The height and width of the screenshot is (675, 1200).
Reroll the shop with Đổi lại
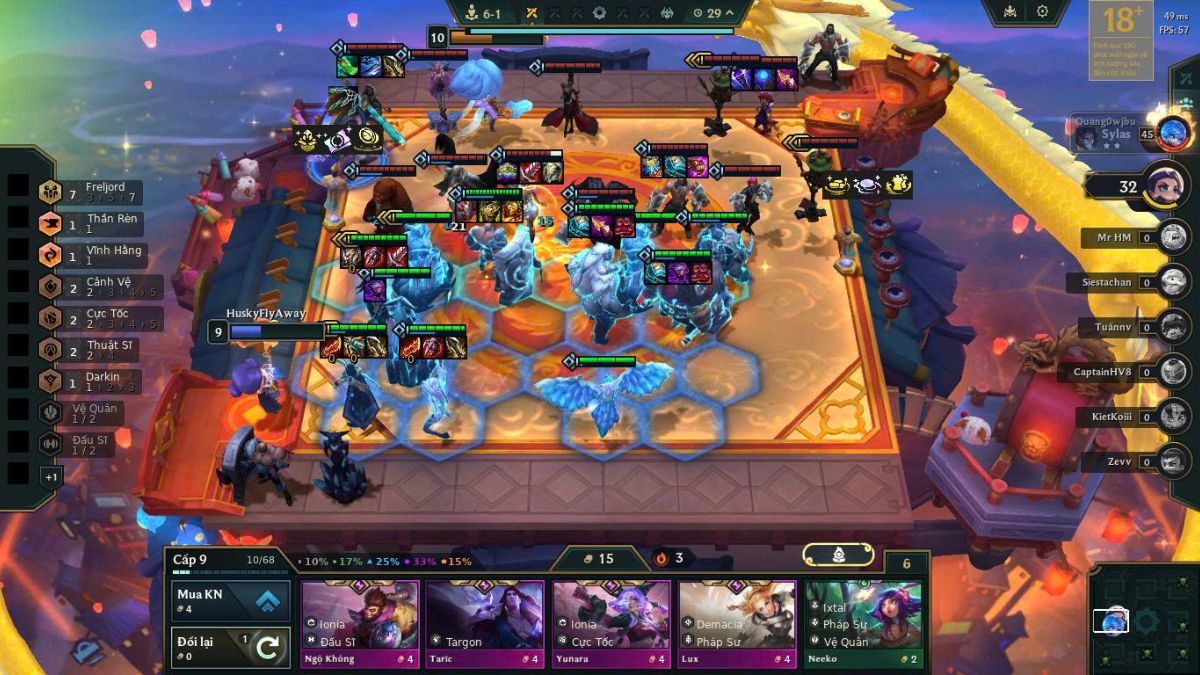point(231,647)
